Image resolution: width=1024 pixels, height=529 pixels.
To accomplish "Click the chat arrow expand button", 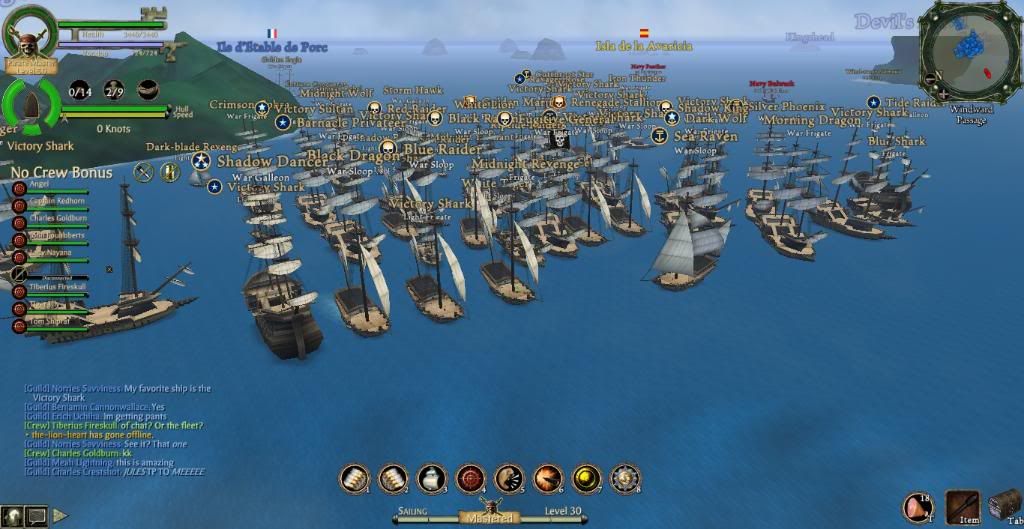I will pyautogui.click(x=60, y=516).
